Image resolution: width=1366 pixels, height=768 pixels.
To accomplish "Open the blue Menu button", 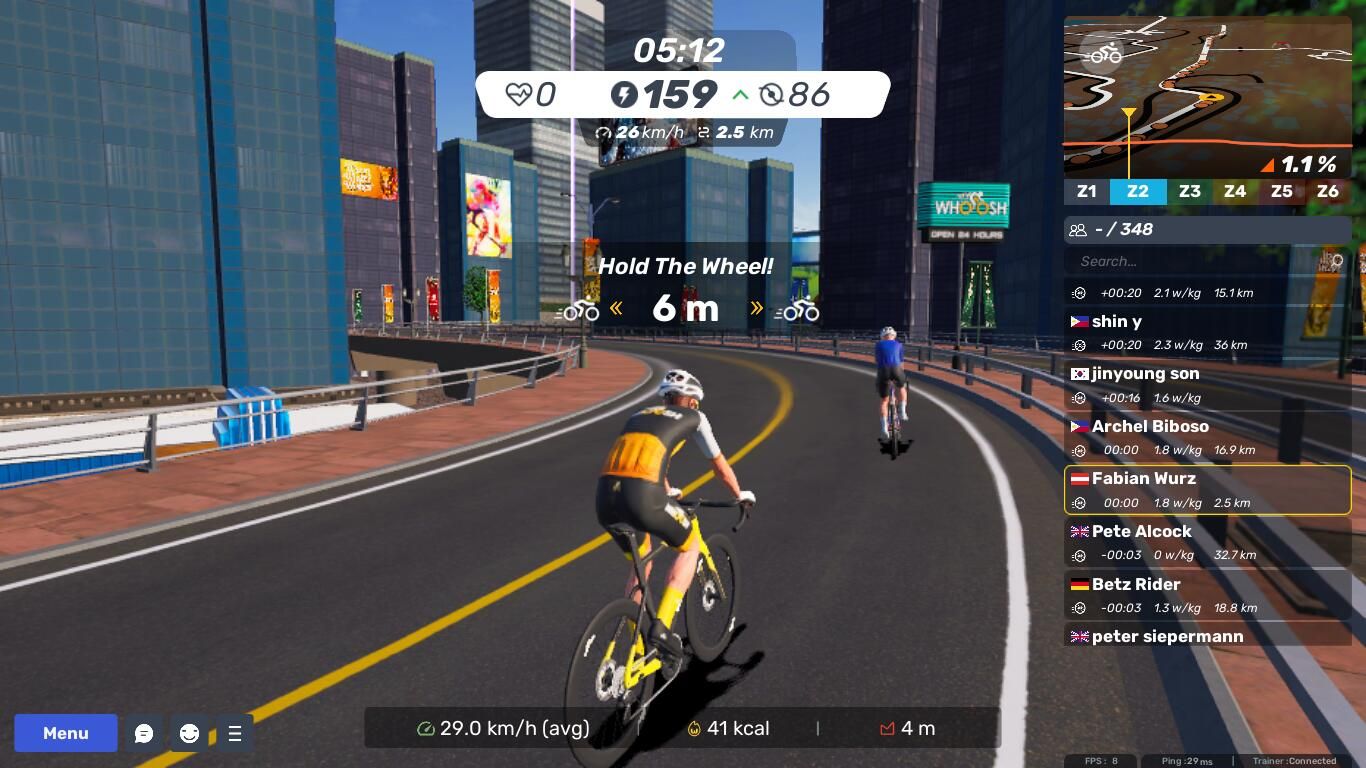I will pos(66,733).
